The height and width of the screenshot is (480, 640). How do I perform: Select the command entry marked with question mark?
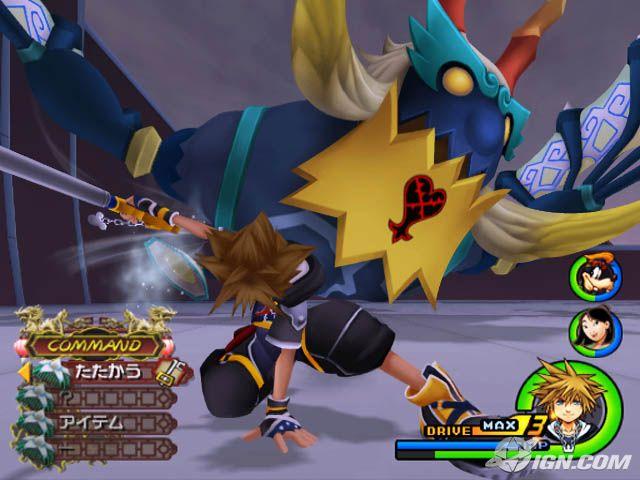pyautogui.click(x=100, y=397)
